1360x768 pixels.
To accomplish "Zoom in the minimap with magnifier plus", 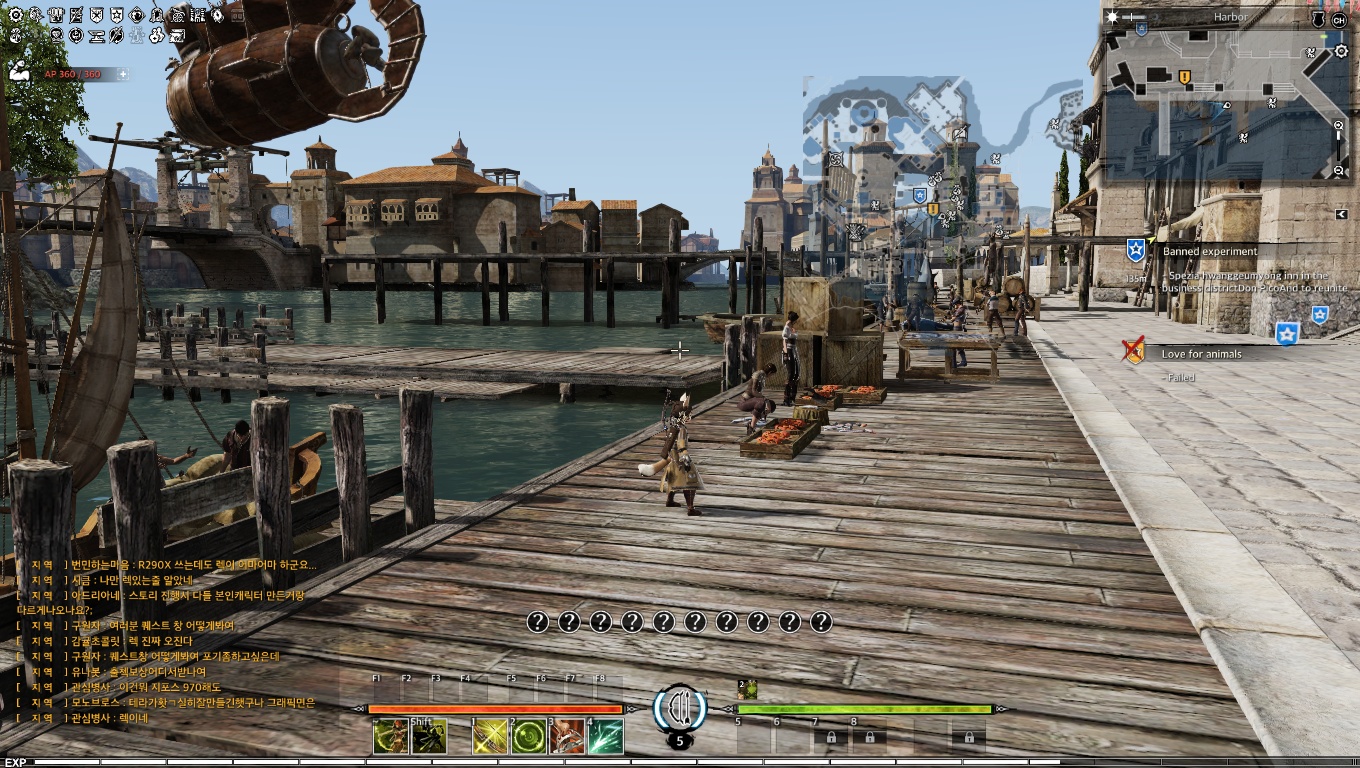I will [x=1339, y=125].
